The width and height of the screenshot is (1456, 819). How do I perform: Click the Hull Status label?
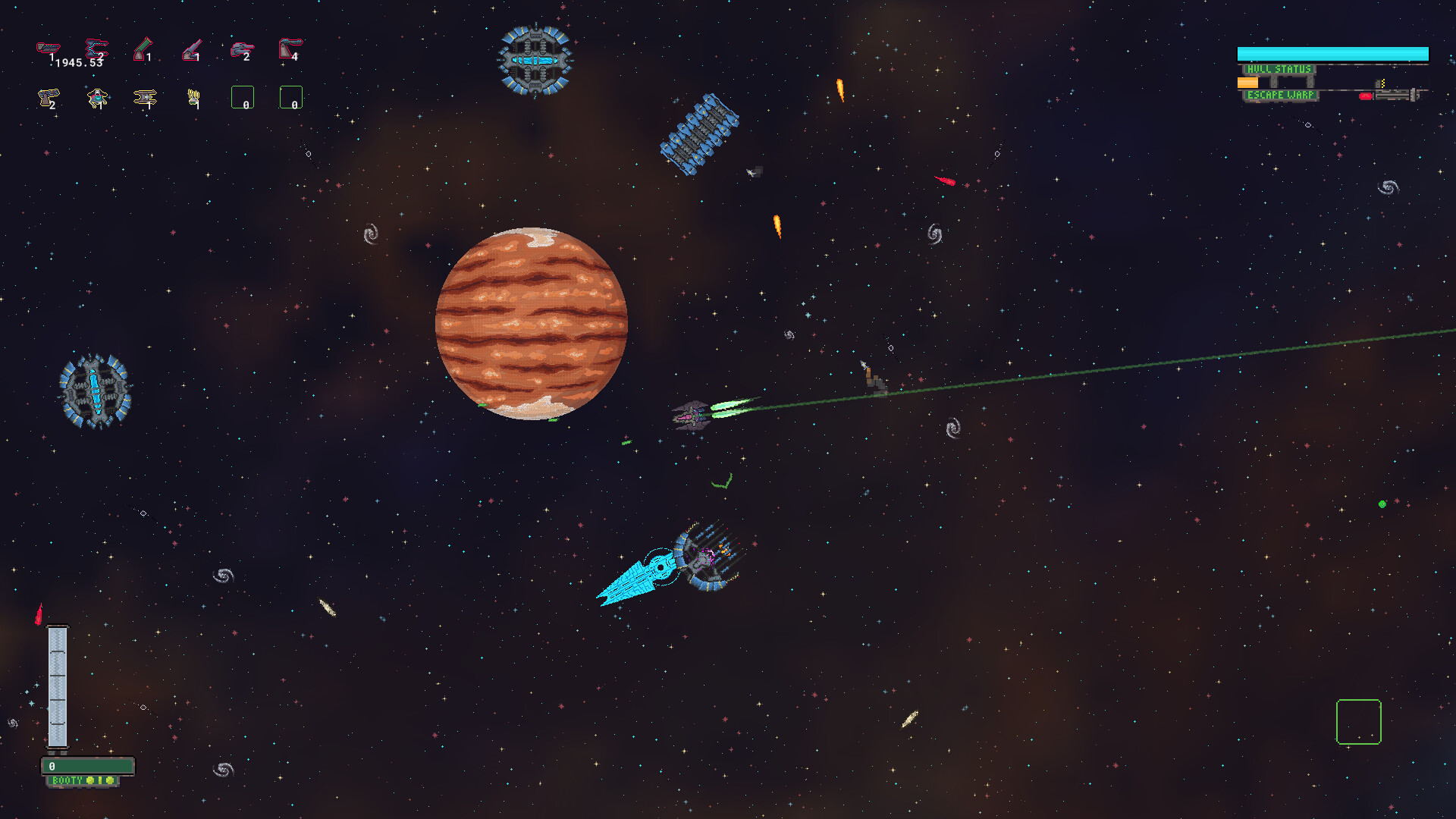click(x=1280, y=69)
